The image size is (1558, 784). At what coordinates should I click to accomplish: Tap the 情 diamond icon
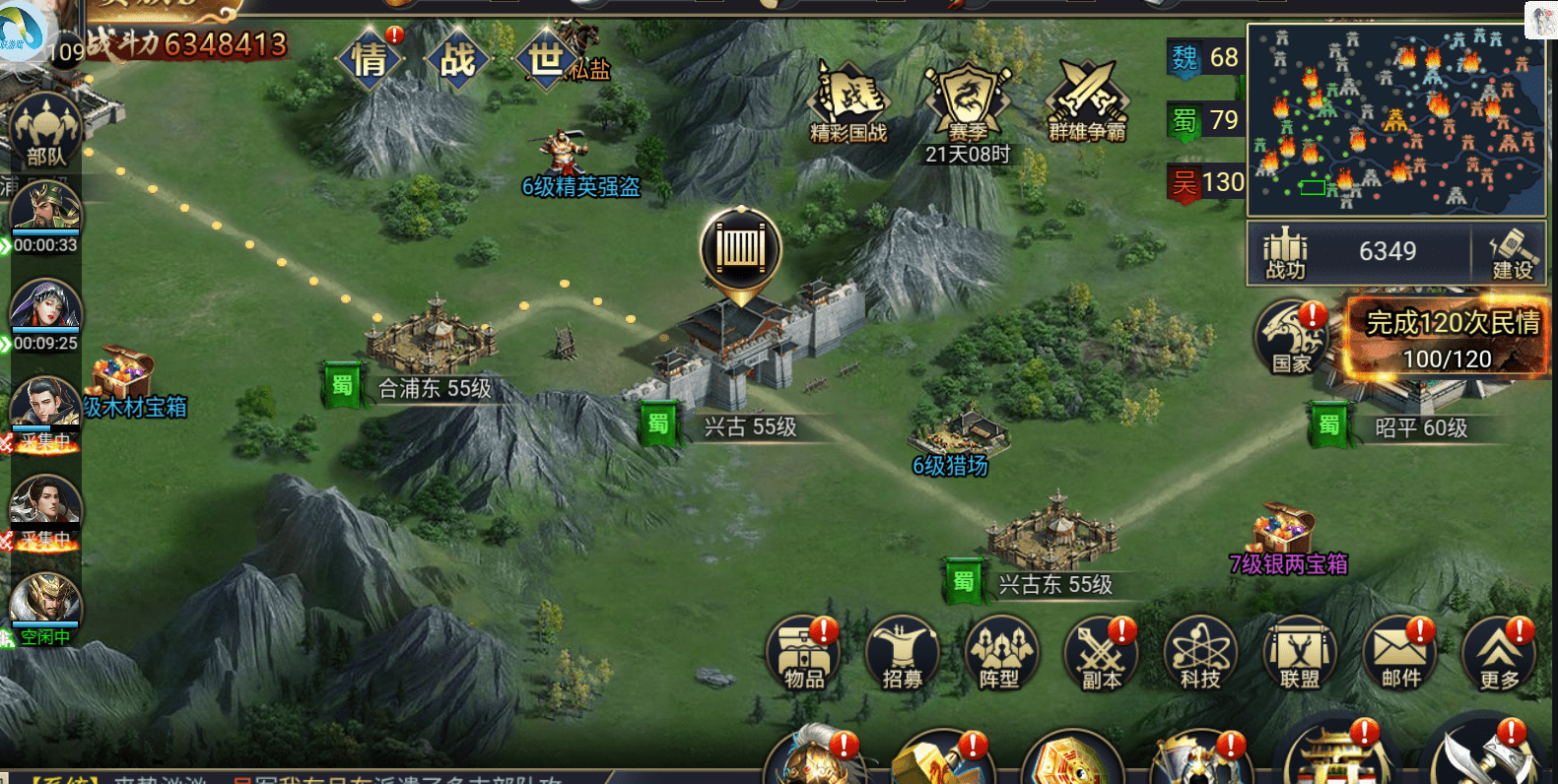pos(370,60)
